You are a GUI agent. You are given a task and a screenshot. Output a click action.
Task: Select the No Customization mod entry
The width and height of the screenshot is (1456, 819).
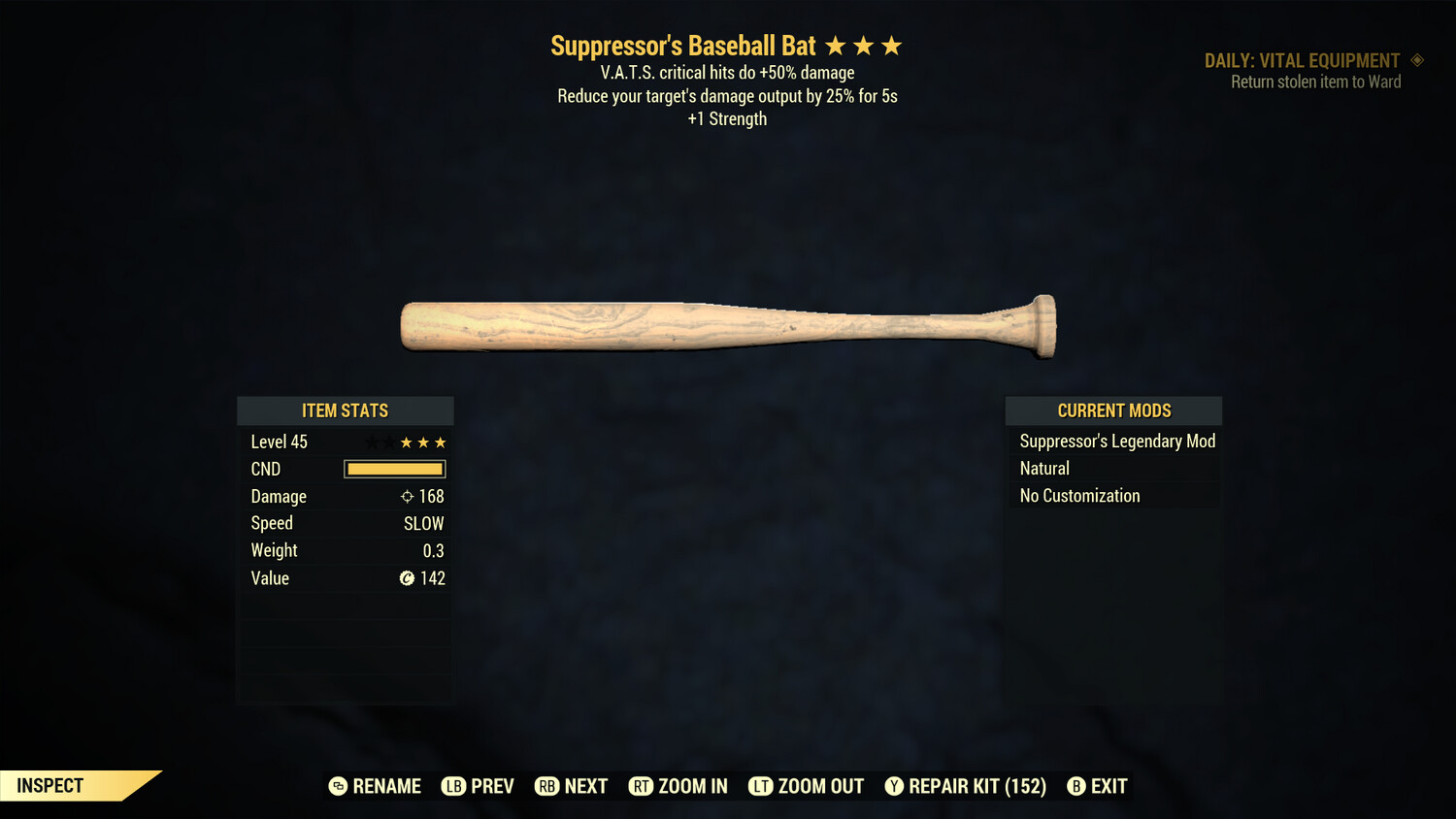[1079, 496]
